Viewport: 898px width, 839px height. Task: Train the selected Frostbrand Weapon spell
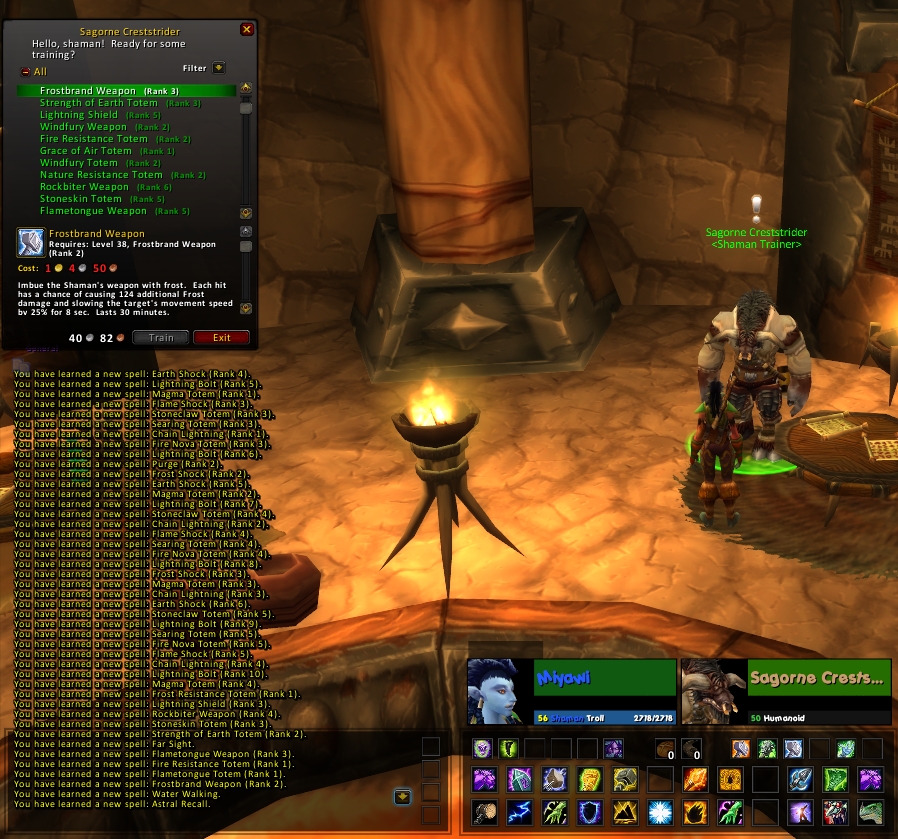[x=161, y=338]
